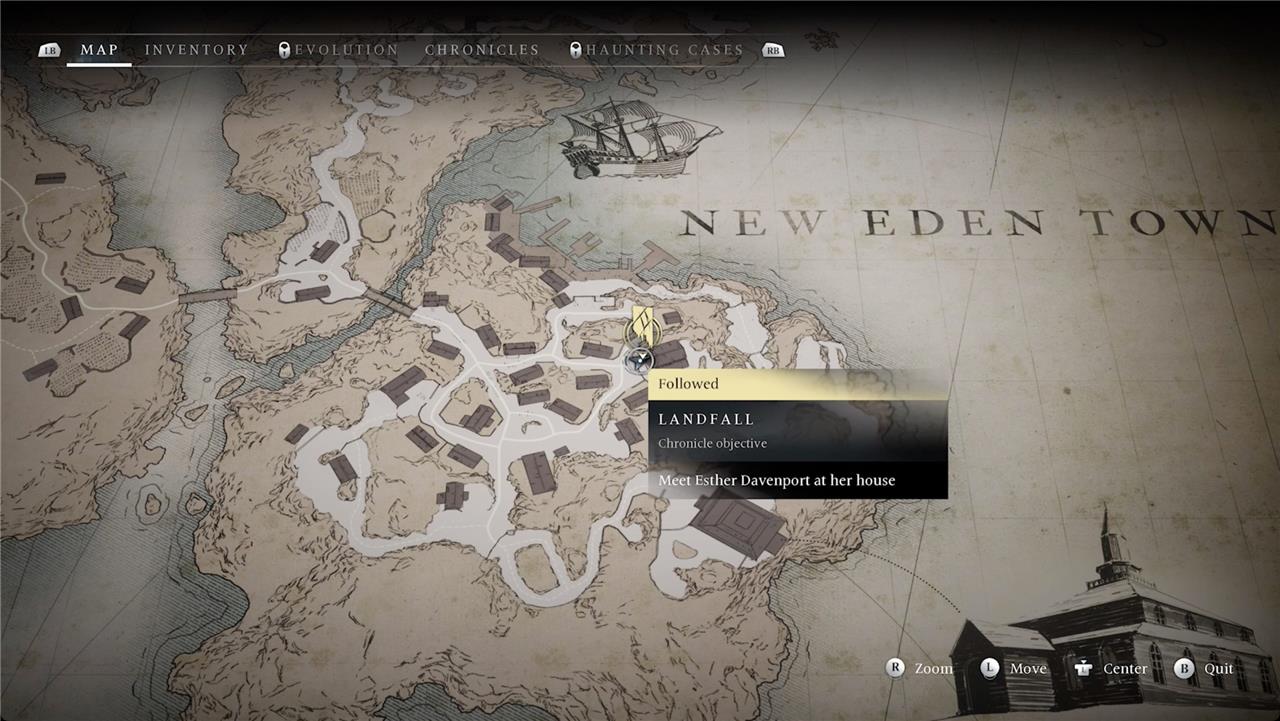This screenshot has height=721, width=1280.
Task: Show the Chronicles tab
Action: (482, 50)
